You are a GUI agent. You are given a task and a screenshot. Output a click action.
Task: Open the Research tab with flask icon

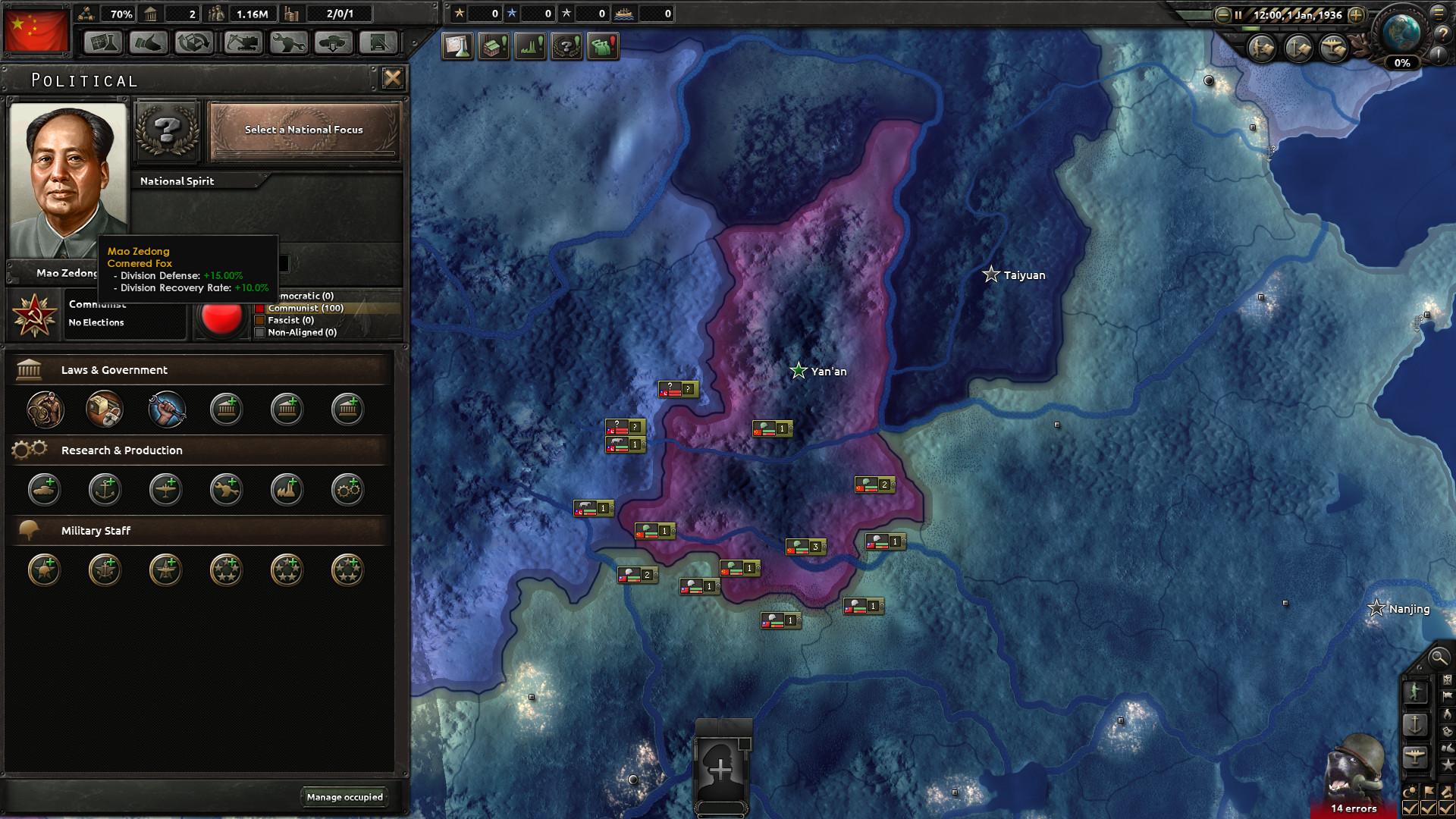pos(102,42)
